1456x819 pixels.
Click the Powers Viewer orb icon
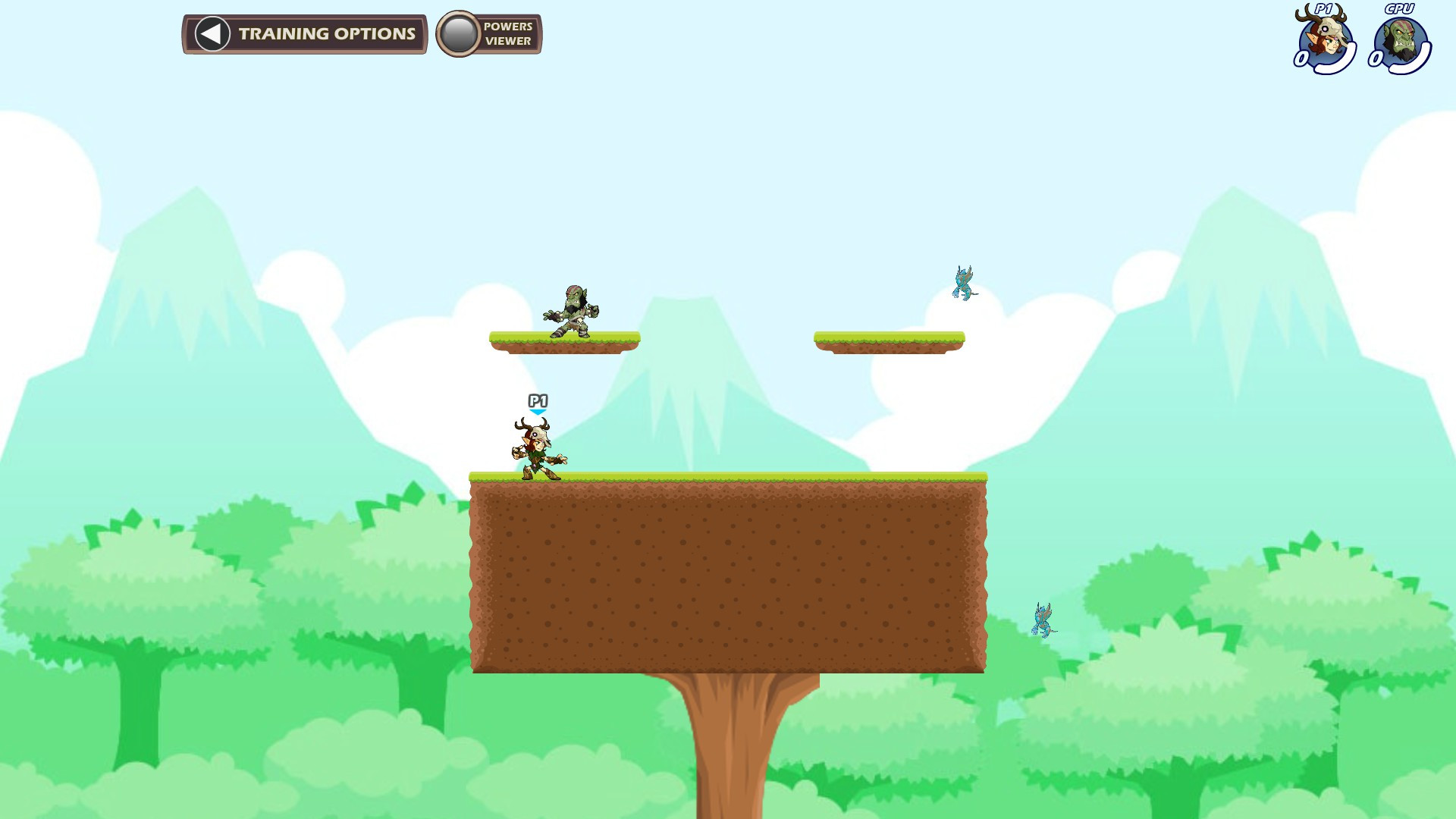point(459,33)
